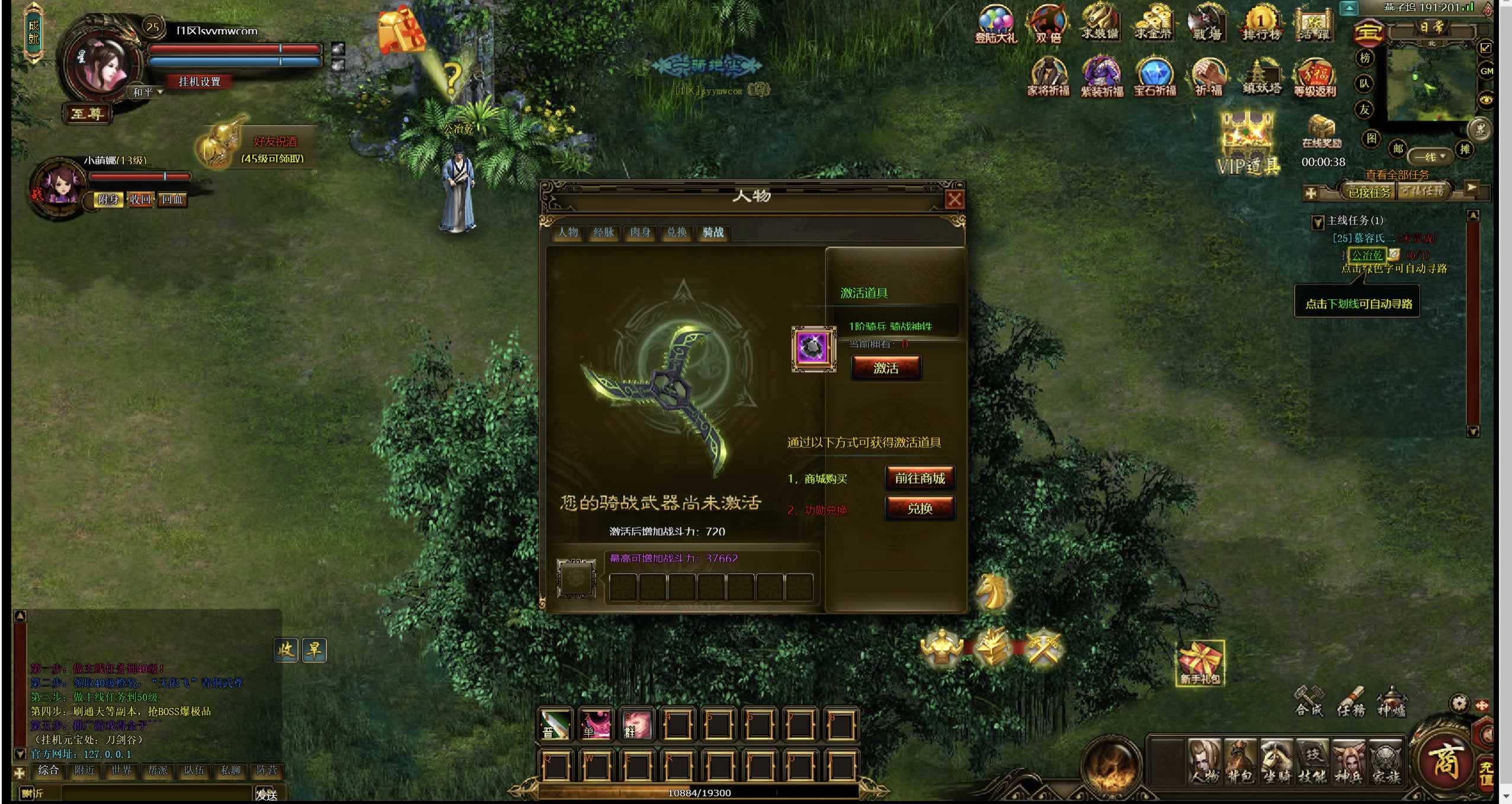1512x804 pixels.
Task: Claim the 新手礼包 newbie gift pack
Action: click(x=1200, y=664)
